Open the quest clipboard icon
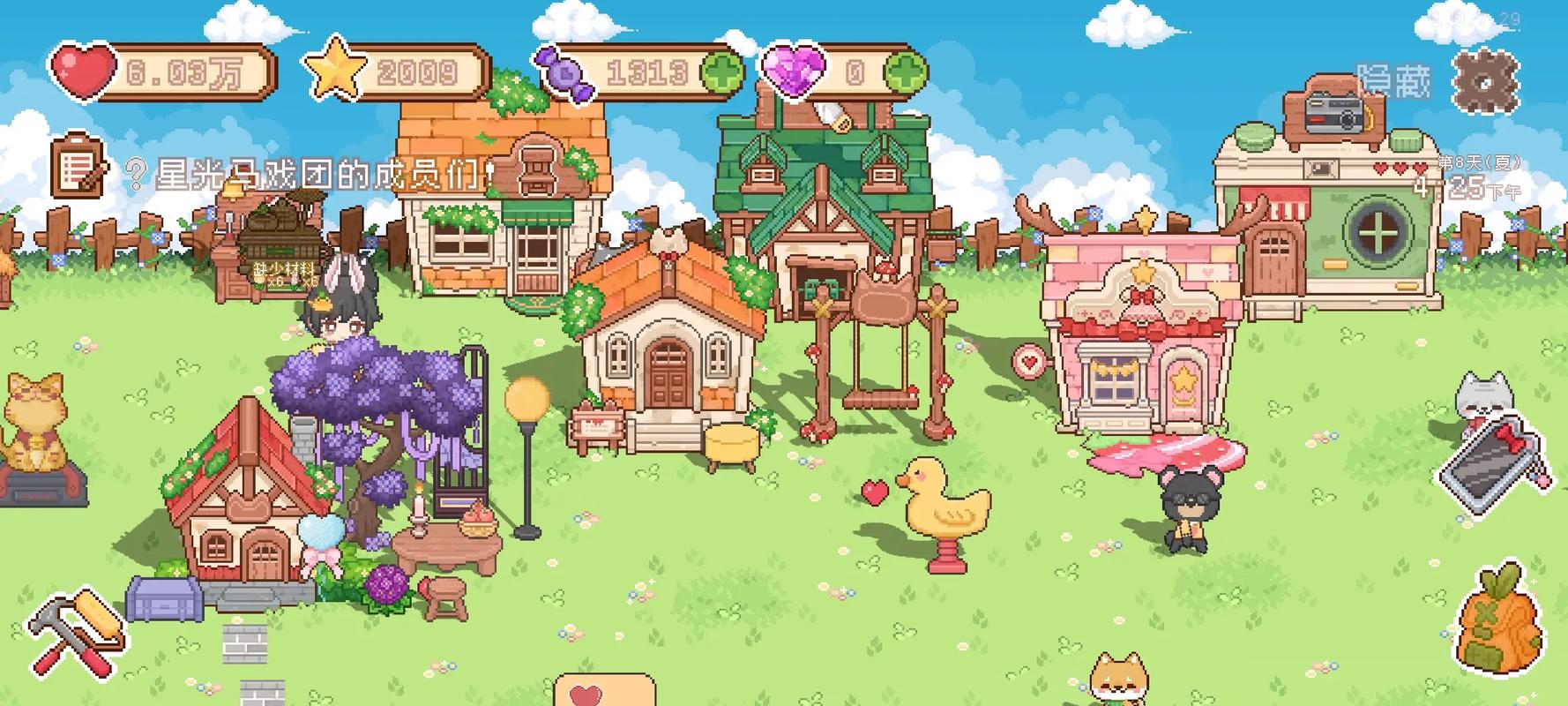The image size is (1568, 706). point(78,165)
